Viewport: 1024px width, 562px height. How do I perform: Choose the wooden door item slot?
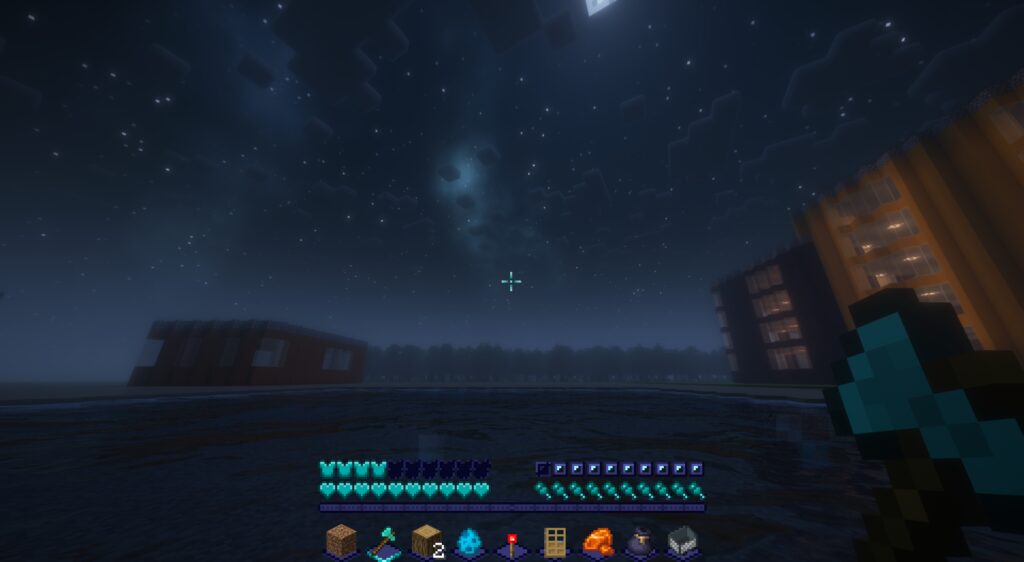click(554, 541)
